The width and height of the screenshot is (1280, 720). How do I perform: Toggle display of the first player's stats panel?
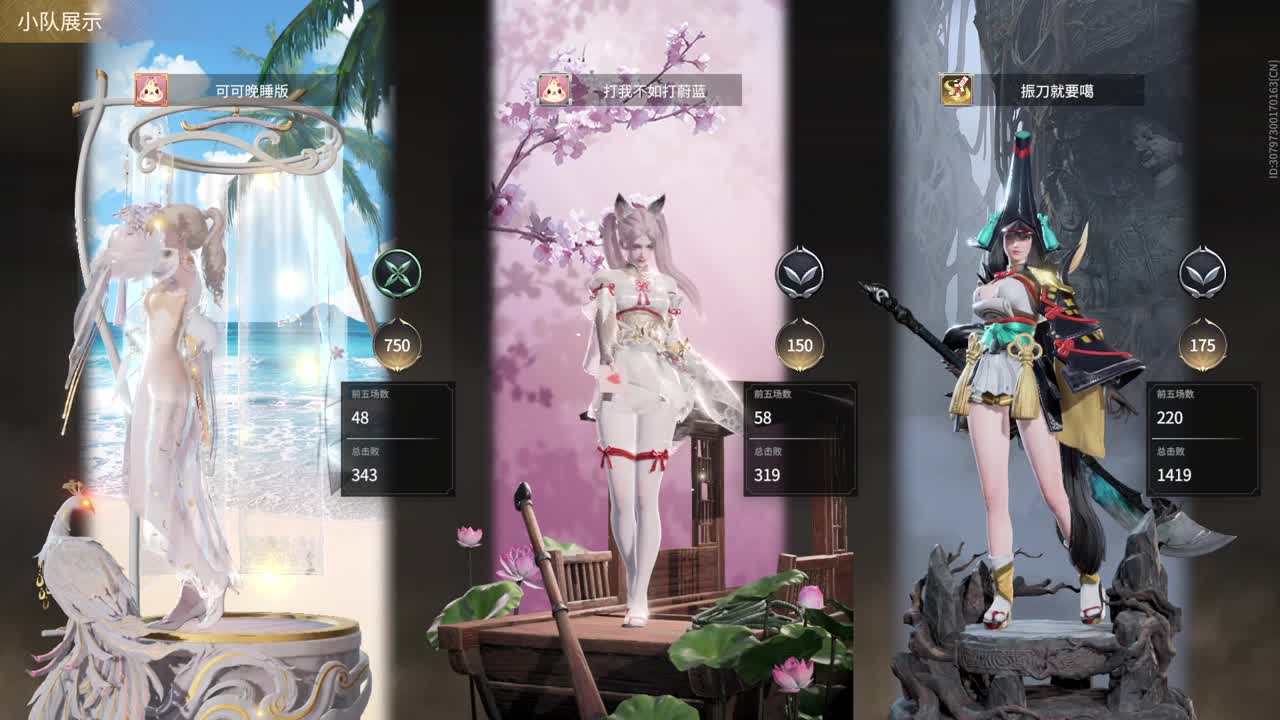(398, 440)
